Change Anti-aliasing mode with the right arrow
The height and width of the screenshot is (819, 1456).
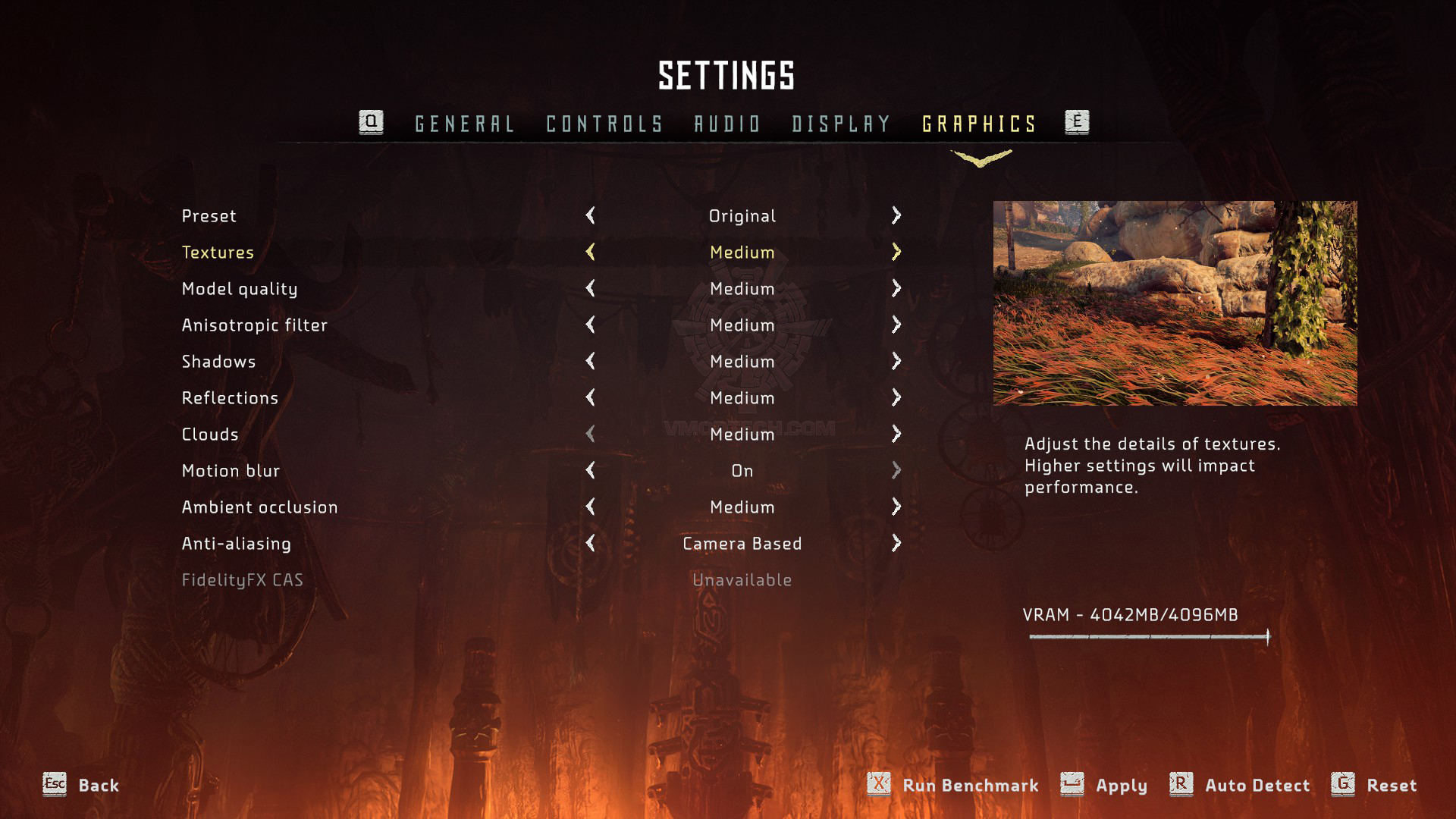896,543
